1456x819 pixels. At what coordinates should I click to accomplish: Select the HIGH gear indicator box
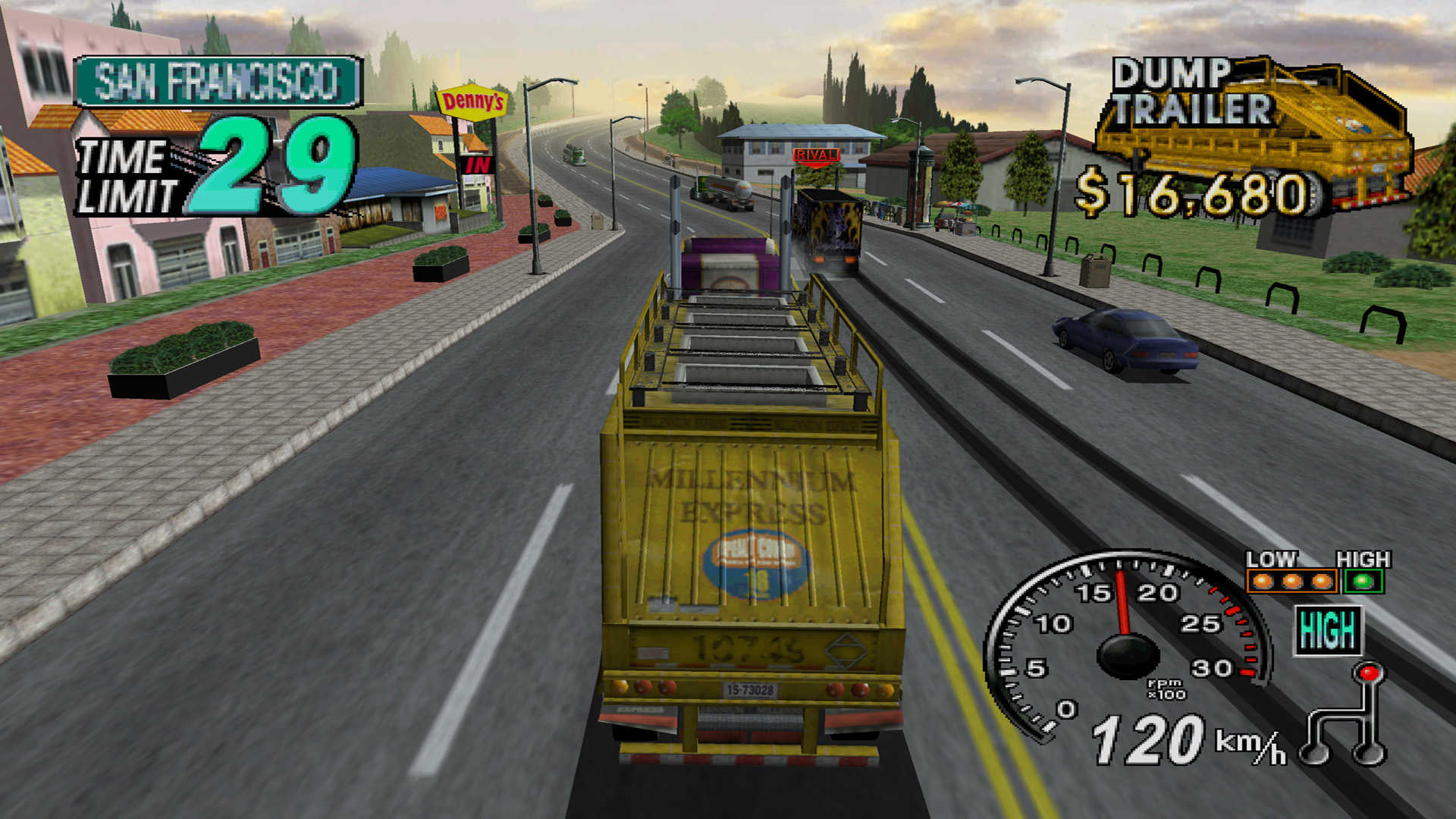tap(1328, 630)
